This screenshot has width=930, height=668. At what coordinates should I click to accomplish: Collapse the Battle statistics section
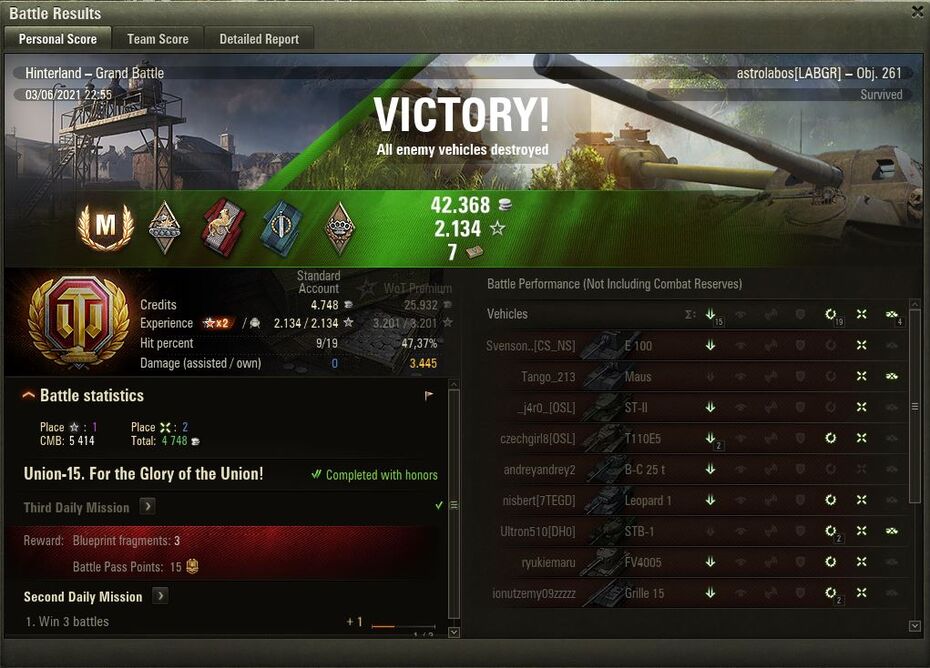coord(29,396)
